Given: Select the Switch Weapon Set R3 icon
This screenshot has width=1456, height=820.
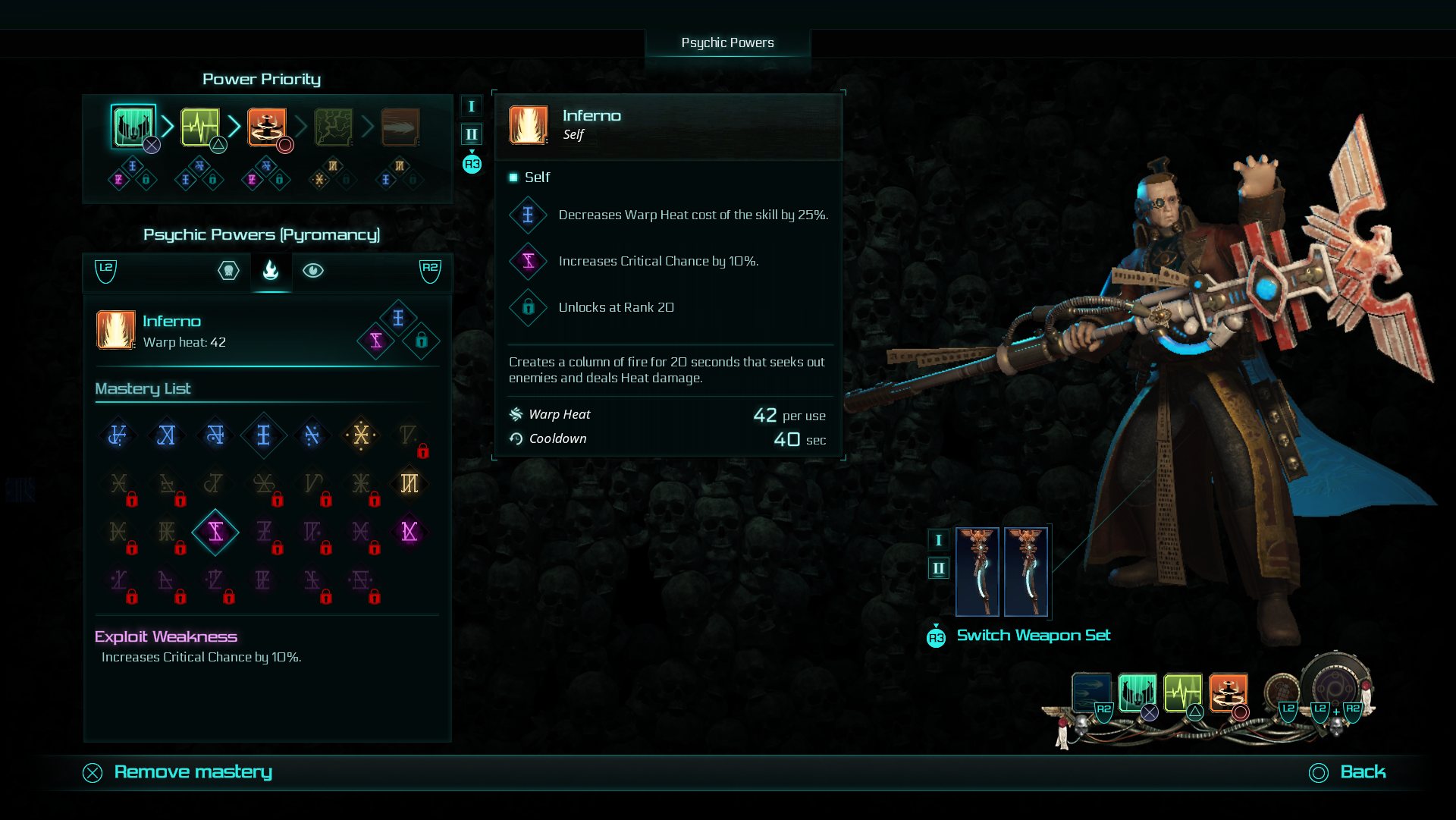Looking at the screenshot, I should [937, 637].
